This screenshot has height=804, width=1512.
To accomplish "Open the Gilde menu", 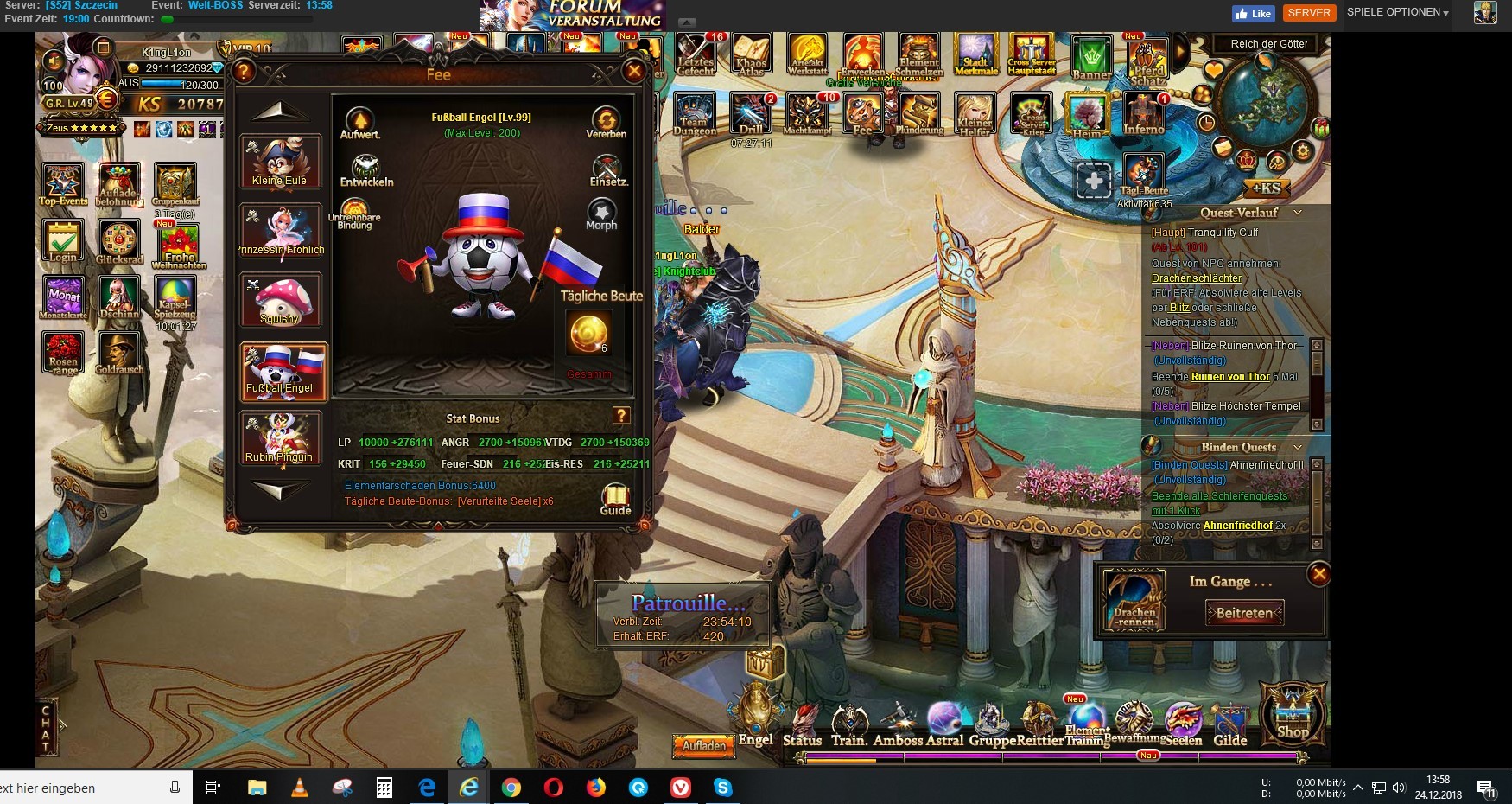I will point(1229,726).
